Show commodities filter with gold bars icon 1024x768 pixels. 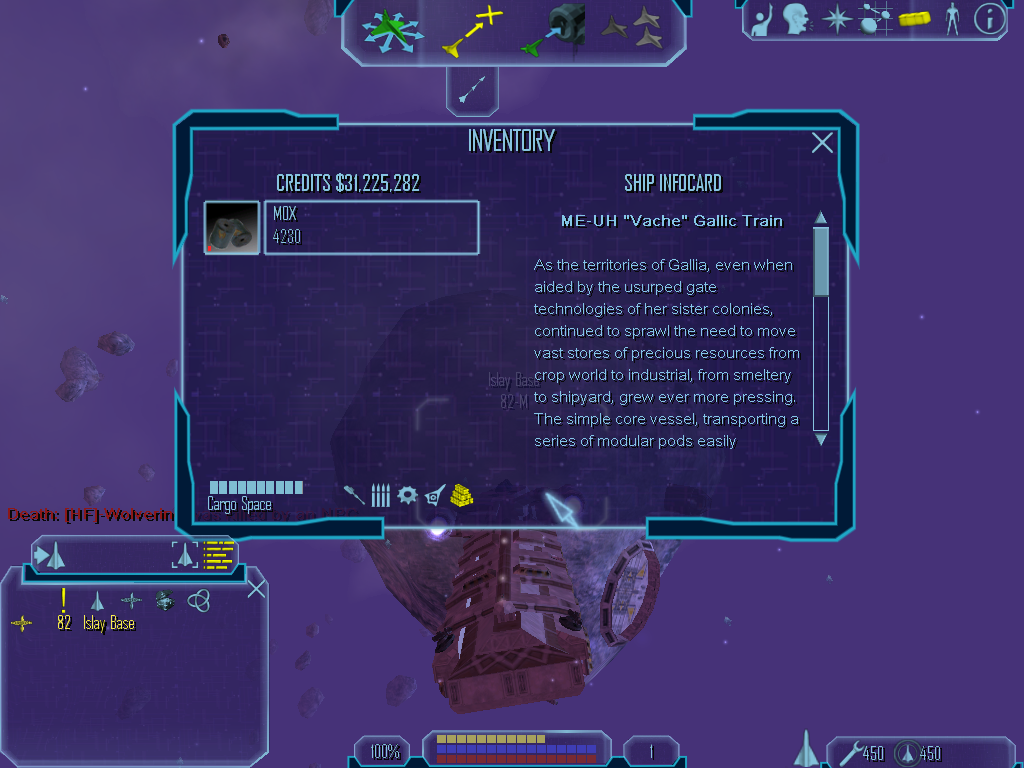[x=461, y=495]
